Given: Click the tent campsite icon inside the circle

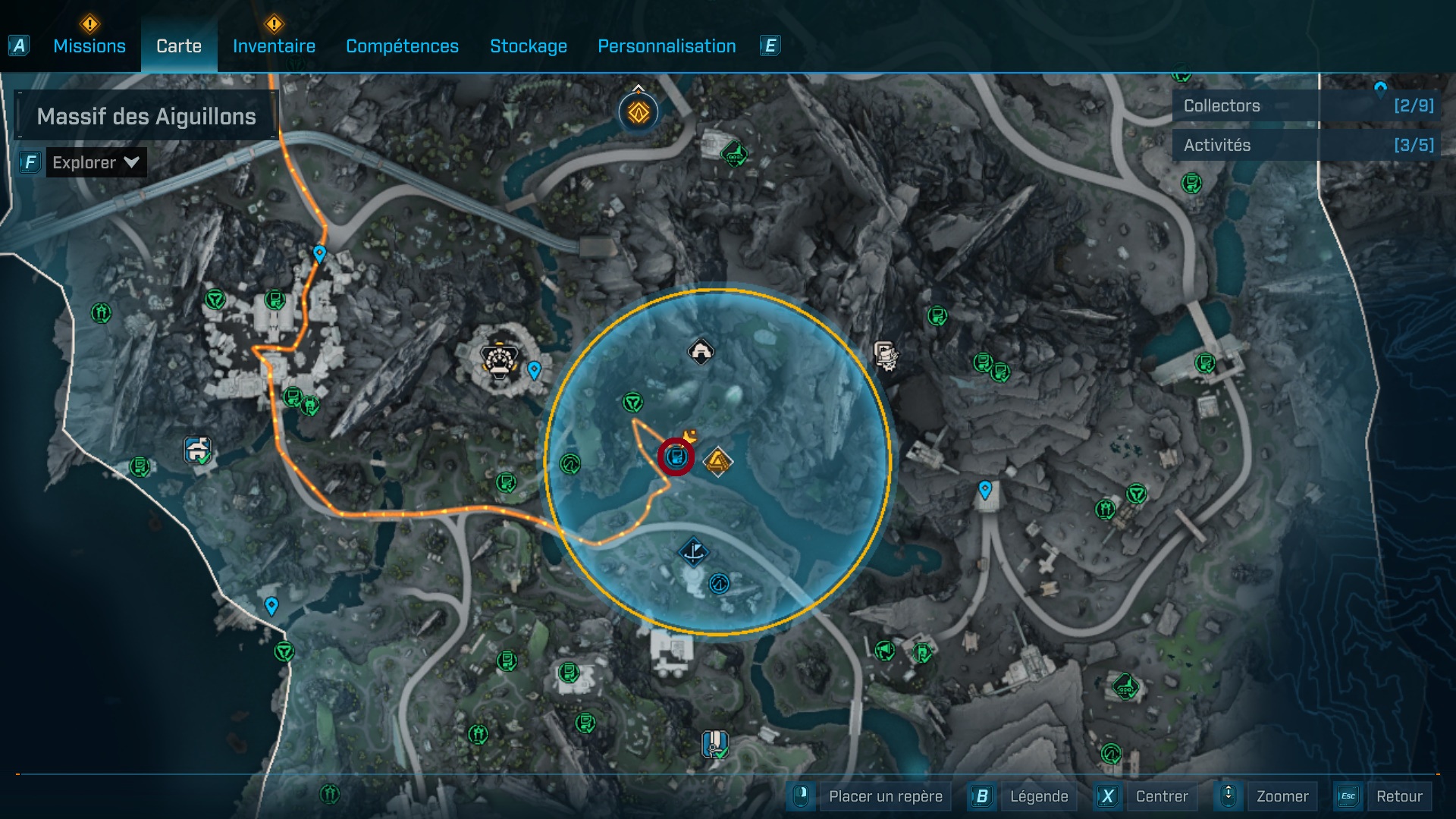Looking at the screenshot, I should [701, 351].
